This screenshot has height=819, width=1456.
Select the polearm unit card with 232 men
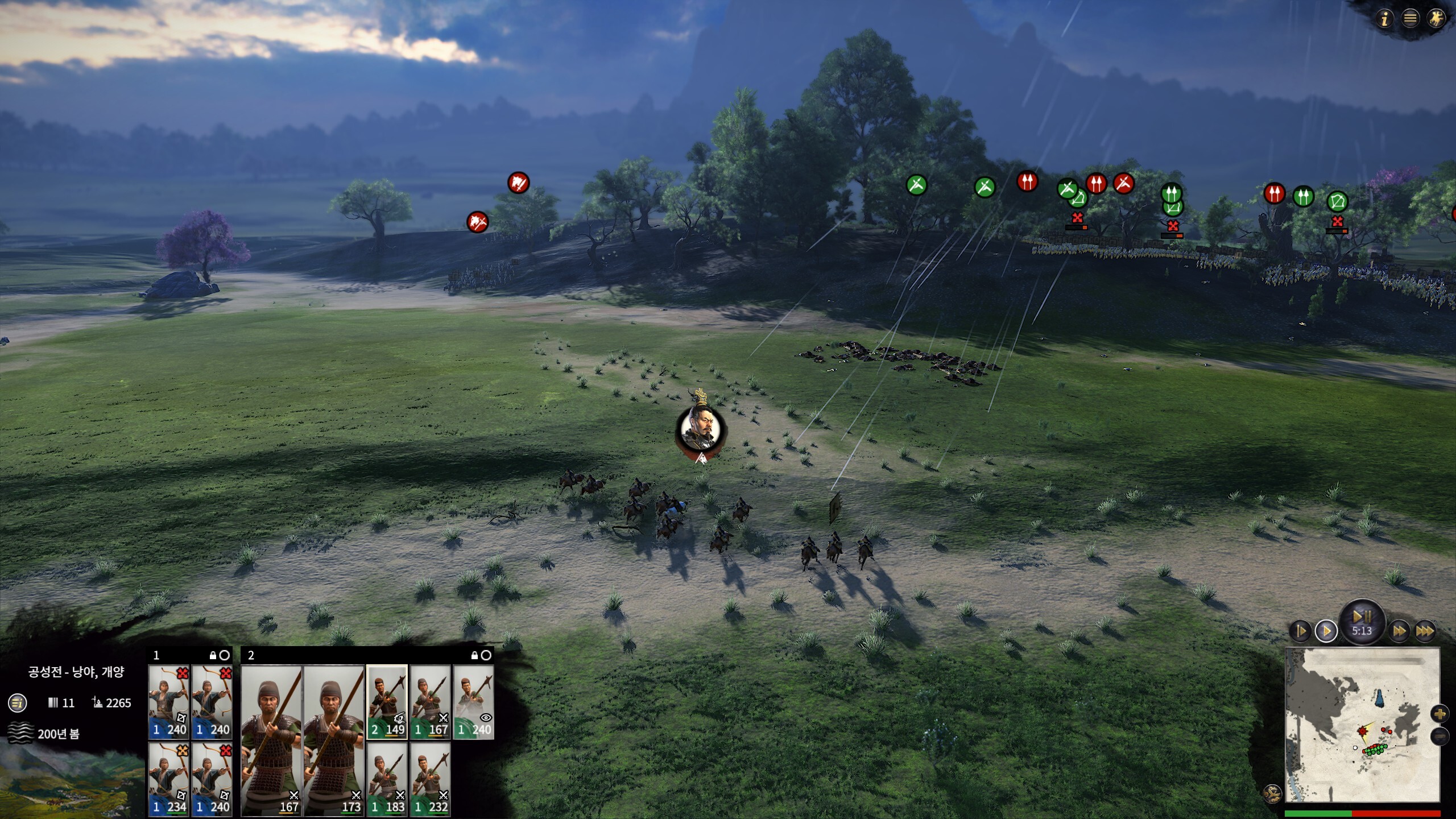(430, 779)
